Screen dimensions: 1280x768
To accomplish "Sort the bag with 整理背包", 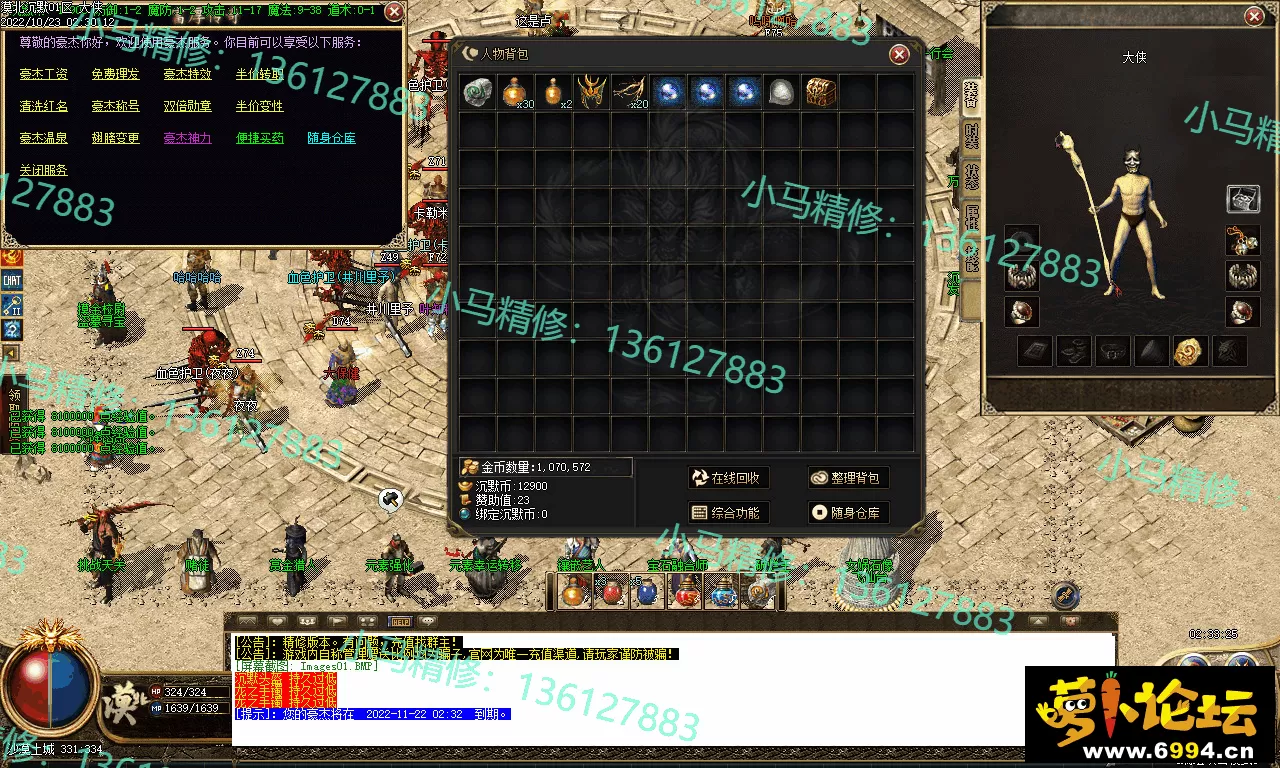I will coord(848,478).
